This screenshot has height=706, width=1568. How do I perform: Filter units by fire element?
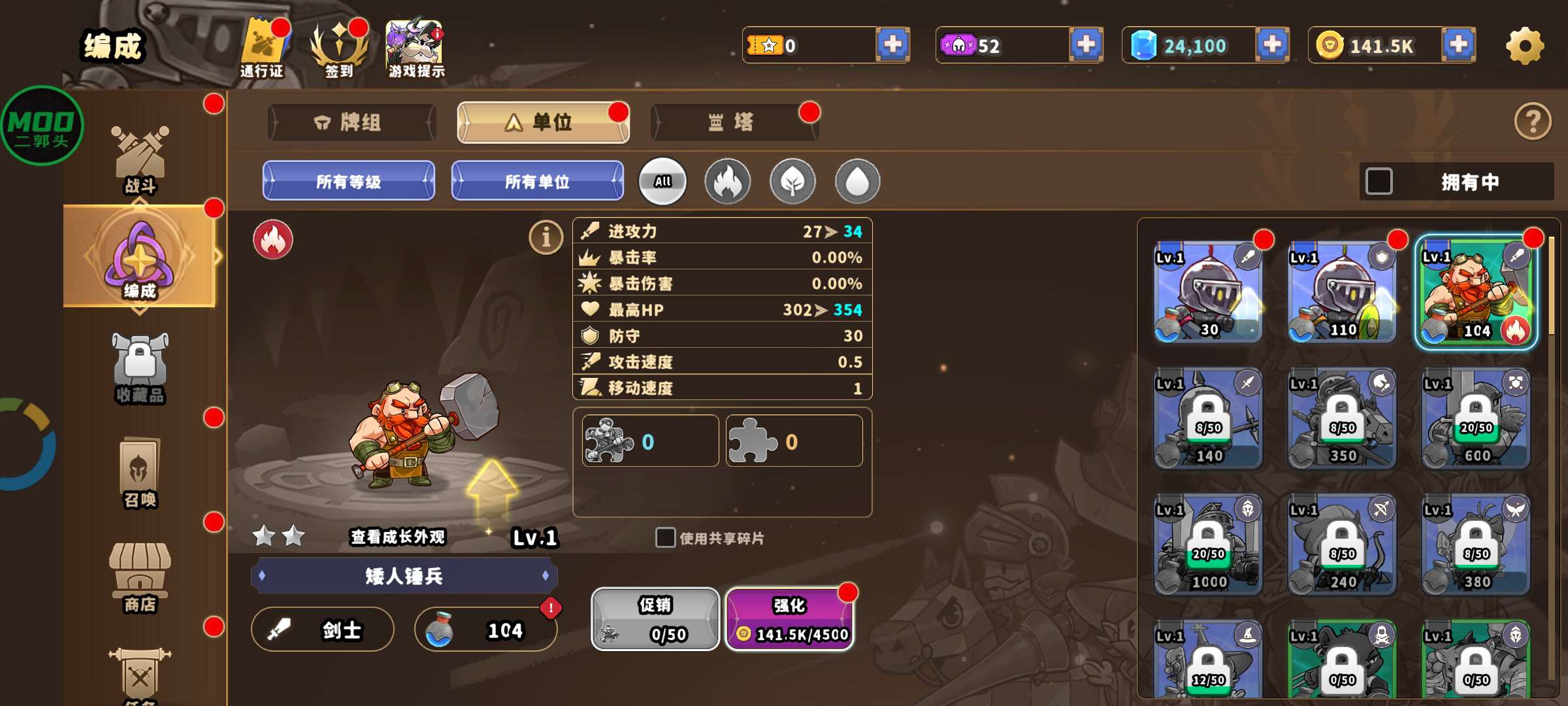(727, 182)
